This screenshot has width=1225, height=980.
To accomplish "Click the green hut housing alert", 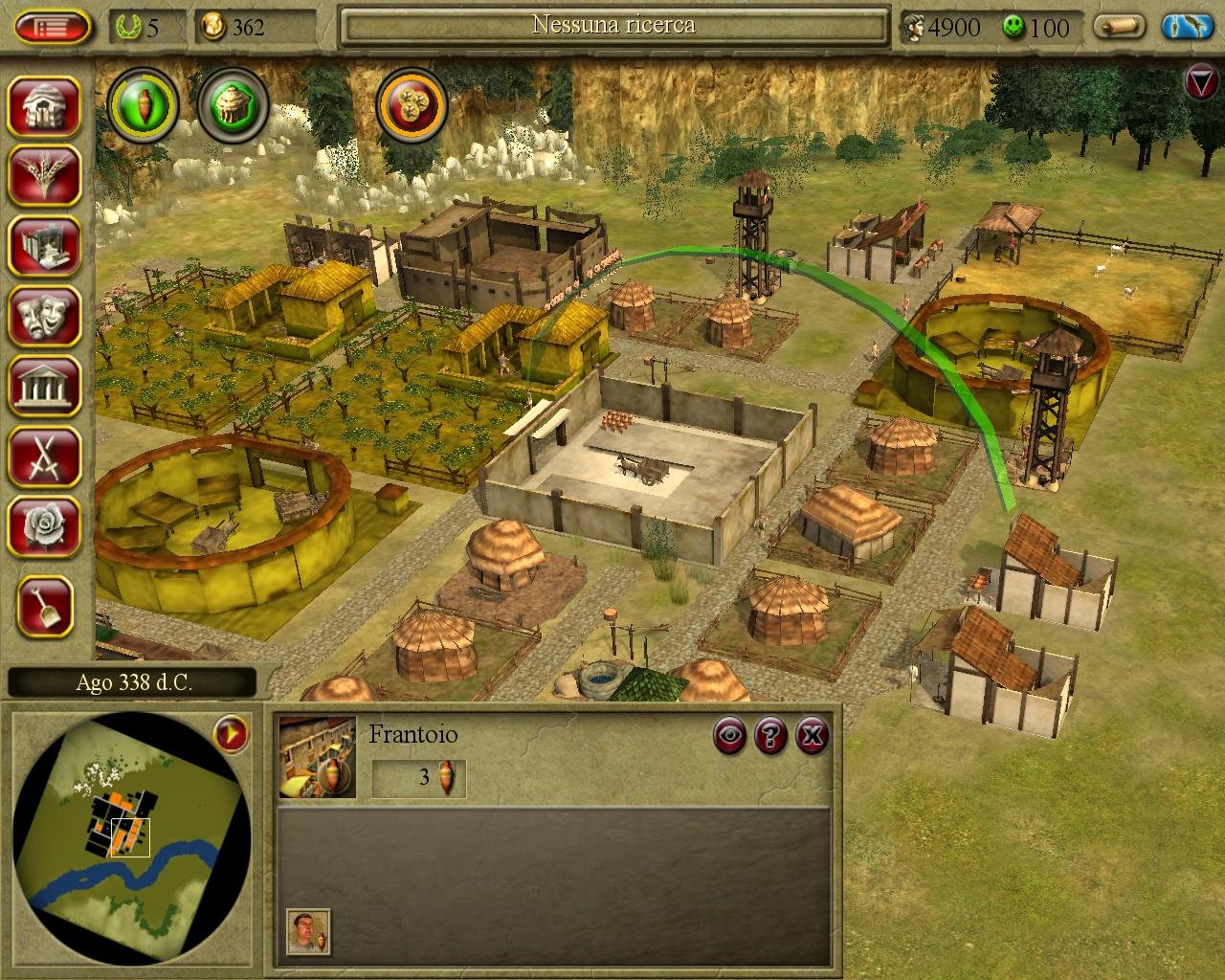I will 234,102.
